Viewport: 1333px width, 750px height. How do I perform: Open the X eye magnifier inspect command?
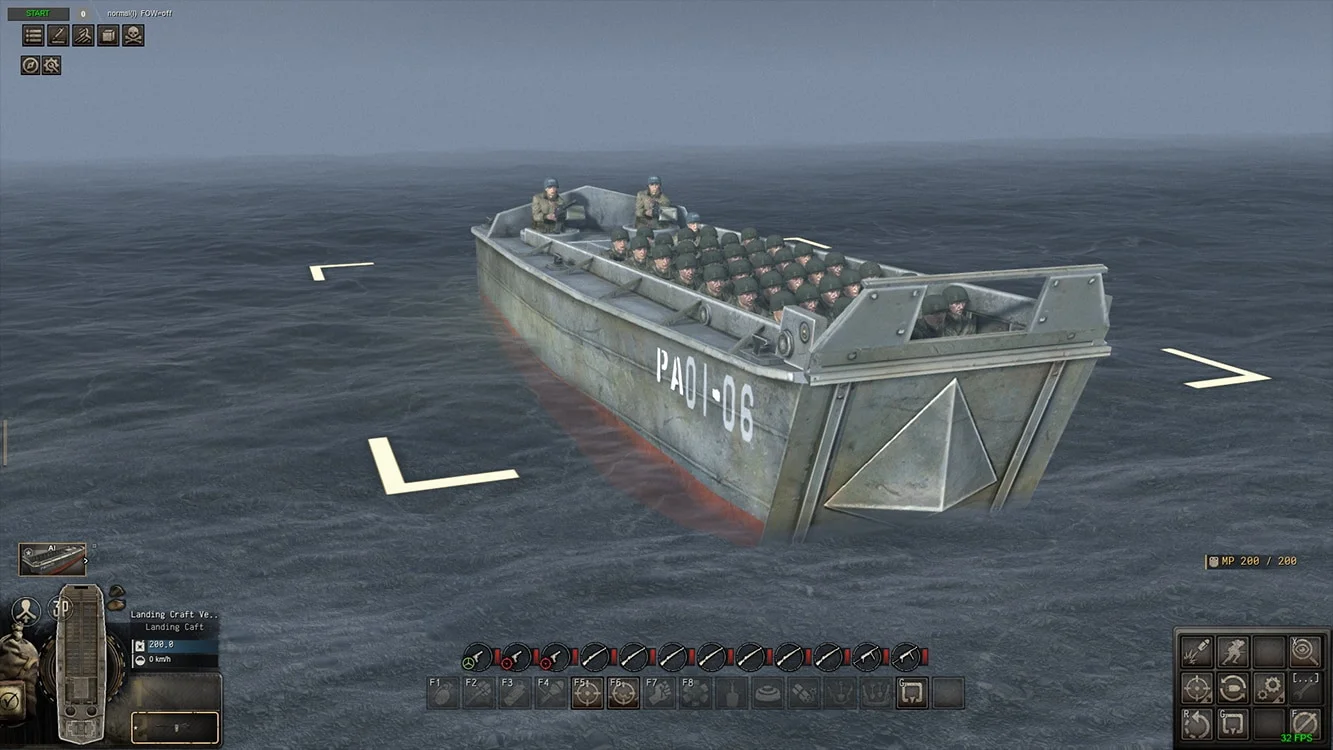tap(1304, 652)
